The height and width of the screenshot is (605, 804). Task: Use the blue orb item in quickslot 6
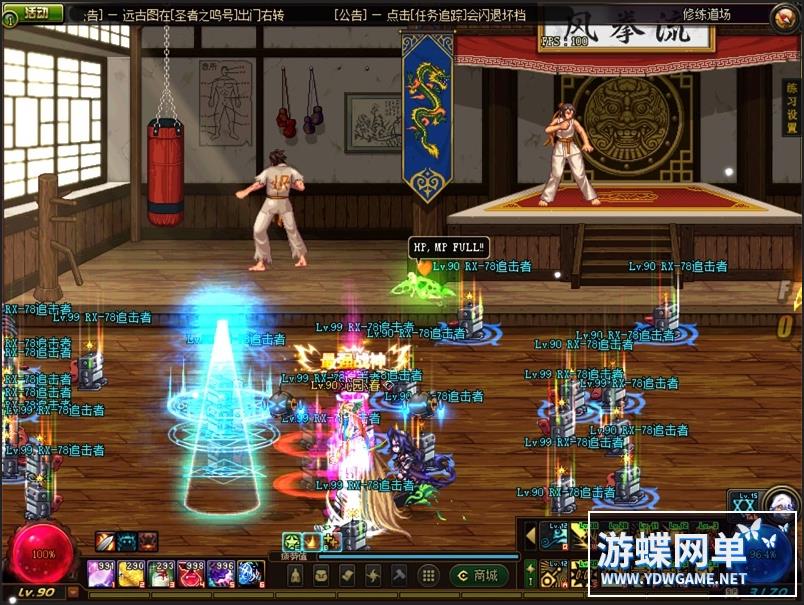coord(250,573)
